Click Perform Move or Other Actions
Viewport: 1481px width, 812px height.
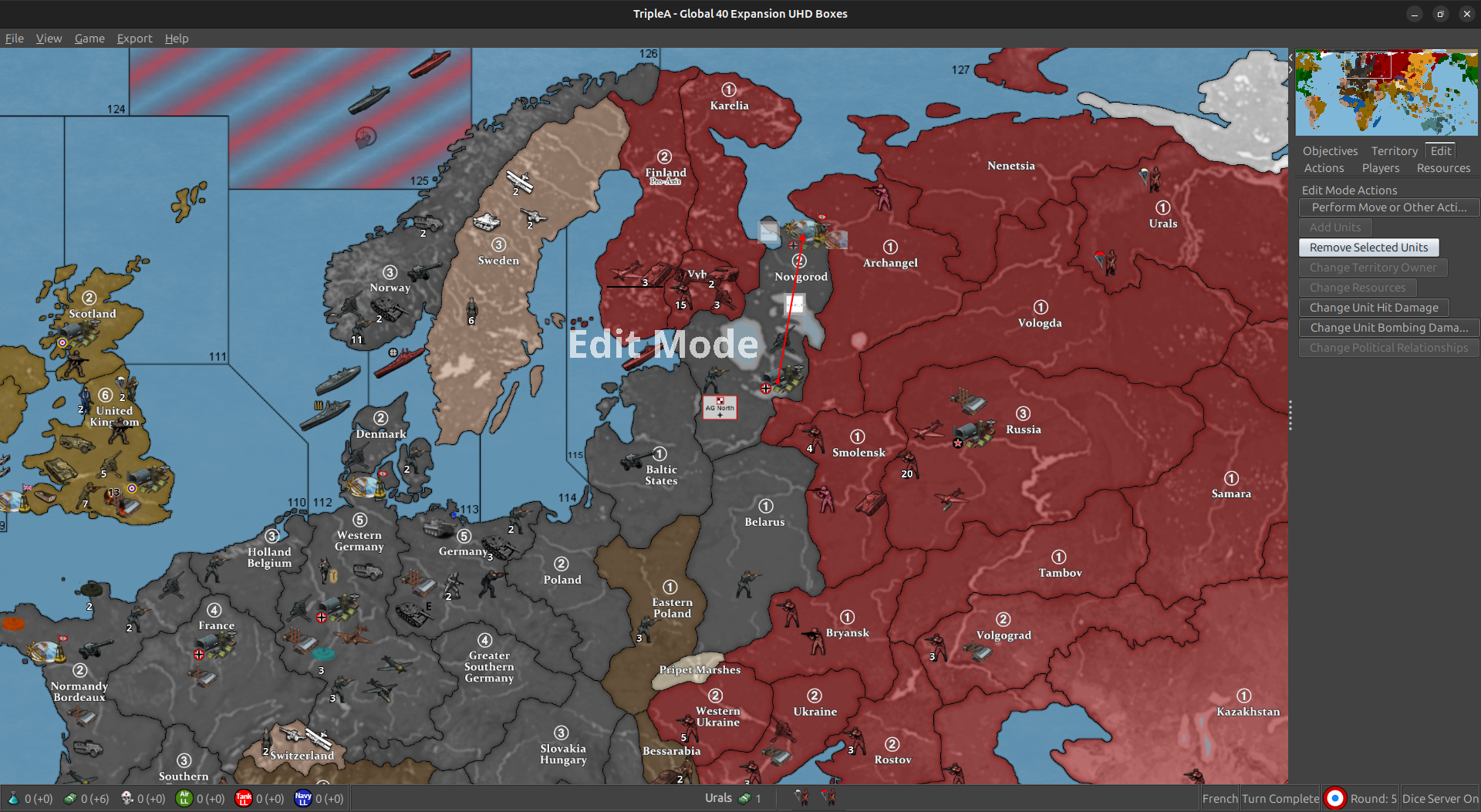(x=1388, y=207)
